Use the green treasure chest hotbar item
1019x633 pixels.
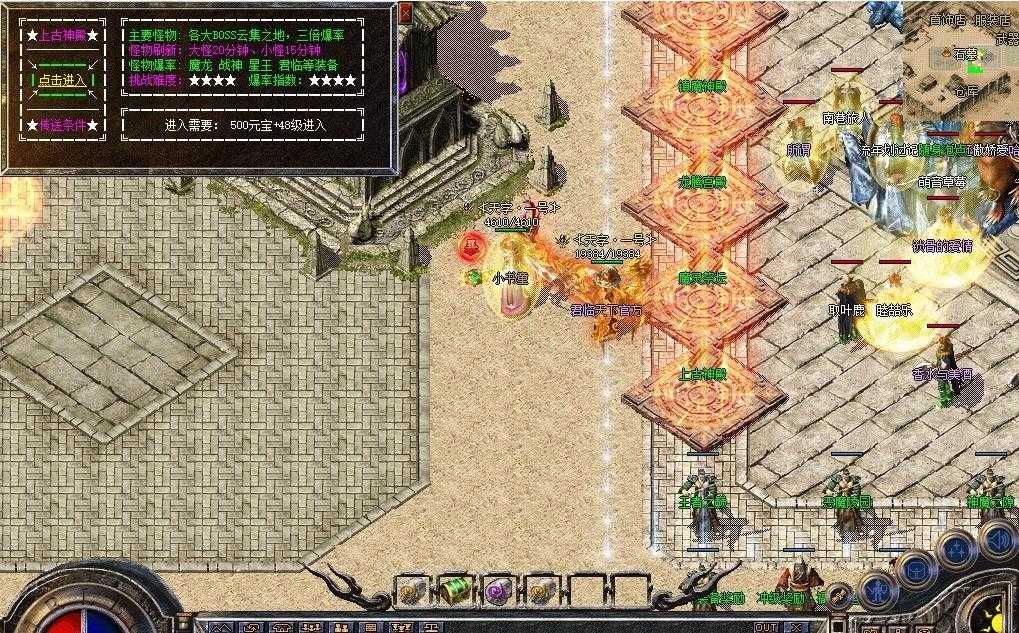[x=455, y=590]
